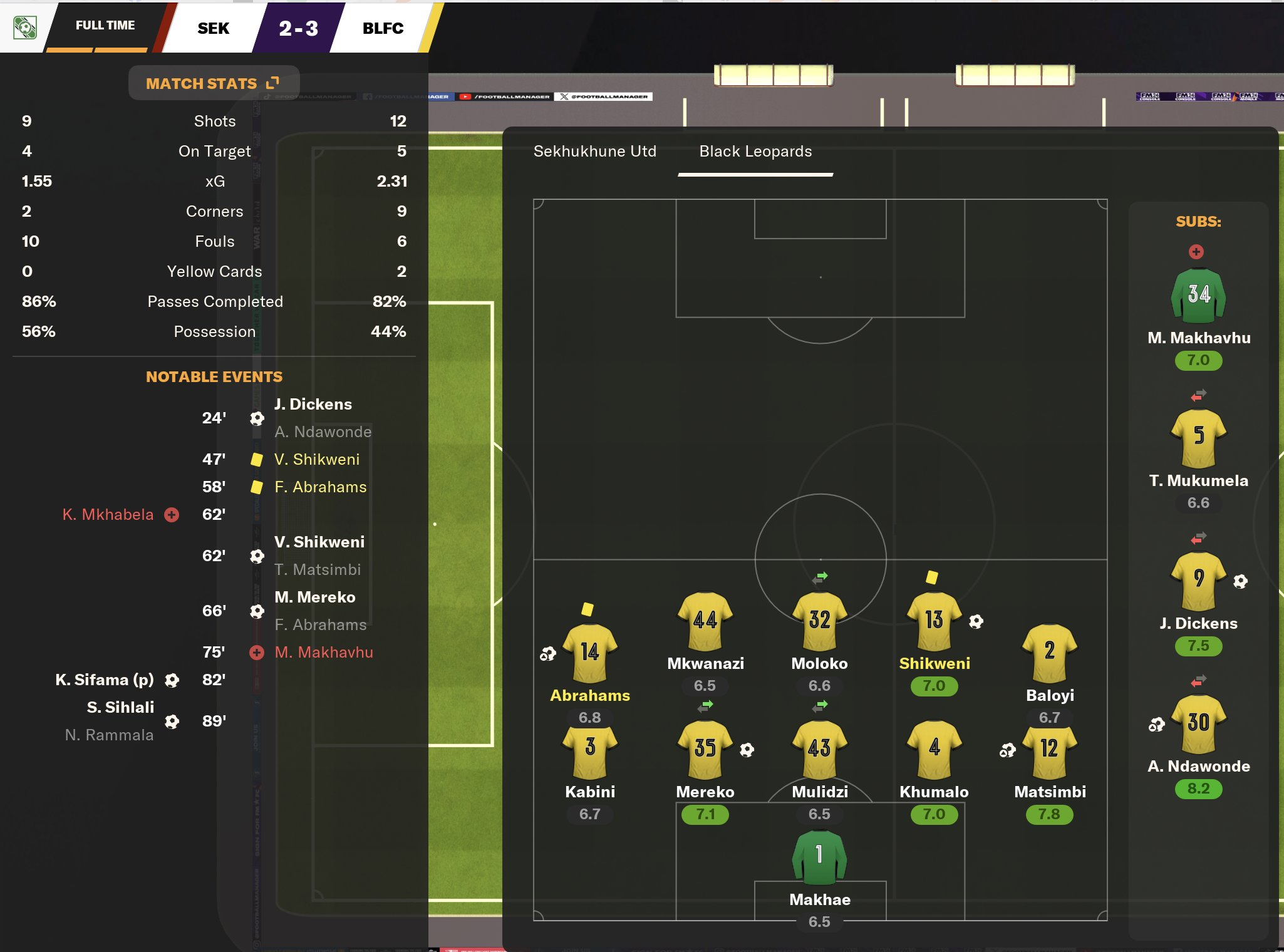Select Khumalo number 4 shirt
This screenshot has width=1284, height=952.
(934, 748)
